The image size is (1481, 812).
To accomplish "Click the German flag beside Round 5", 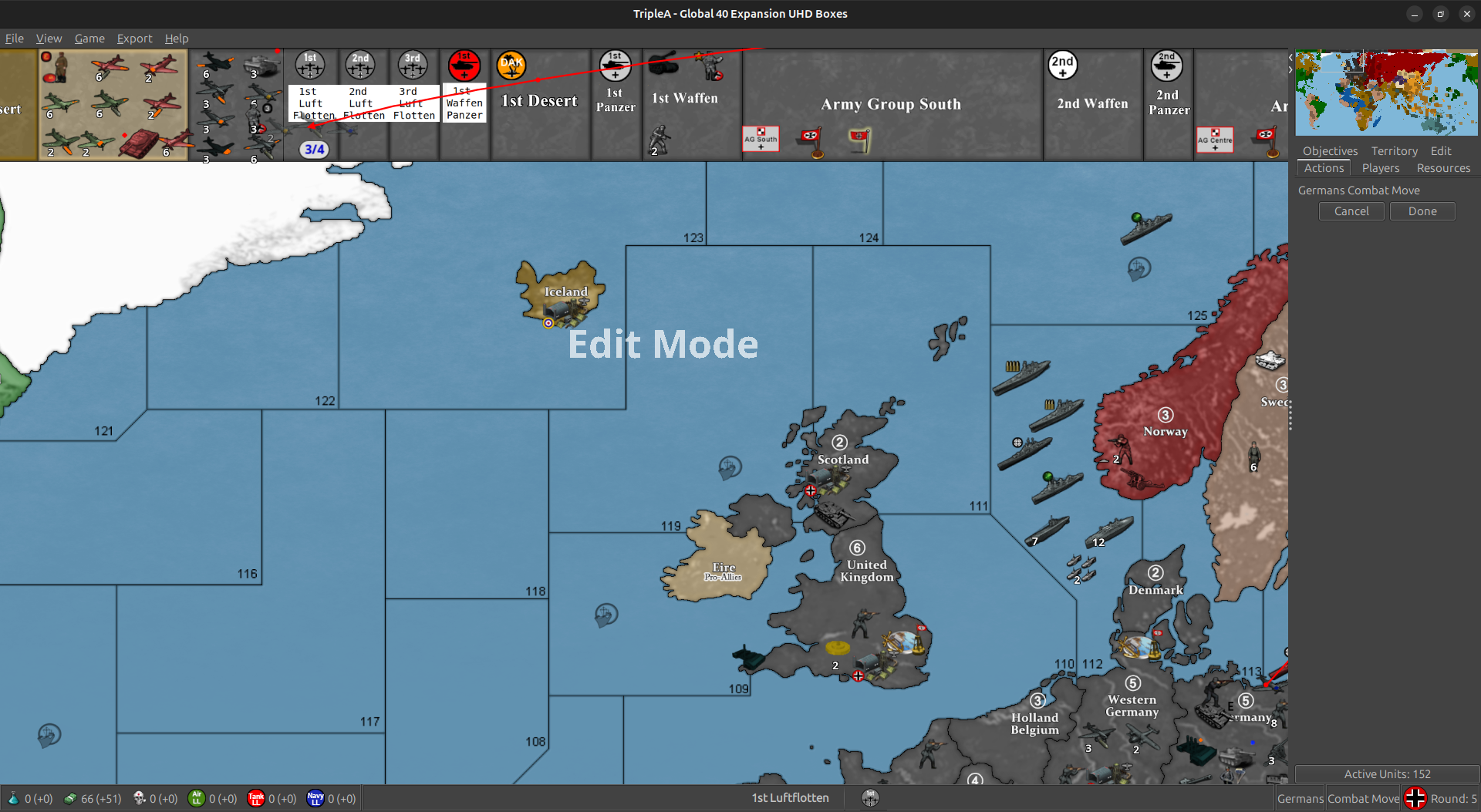I will click(x=1415, y=798).
